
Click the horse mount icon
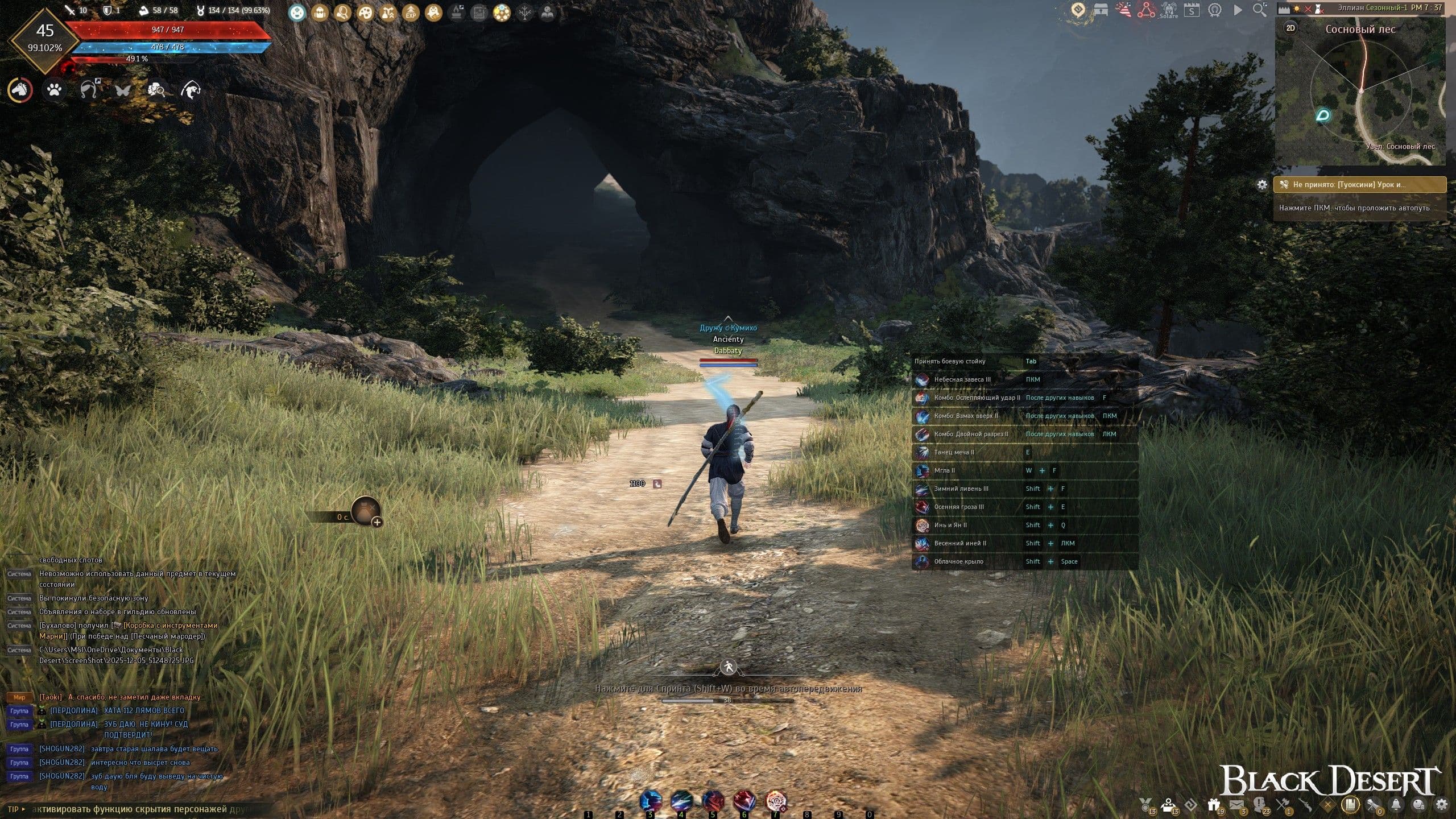pyautogui.click(x=20, y=90)
